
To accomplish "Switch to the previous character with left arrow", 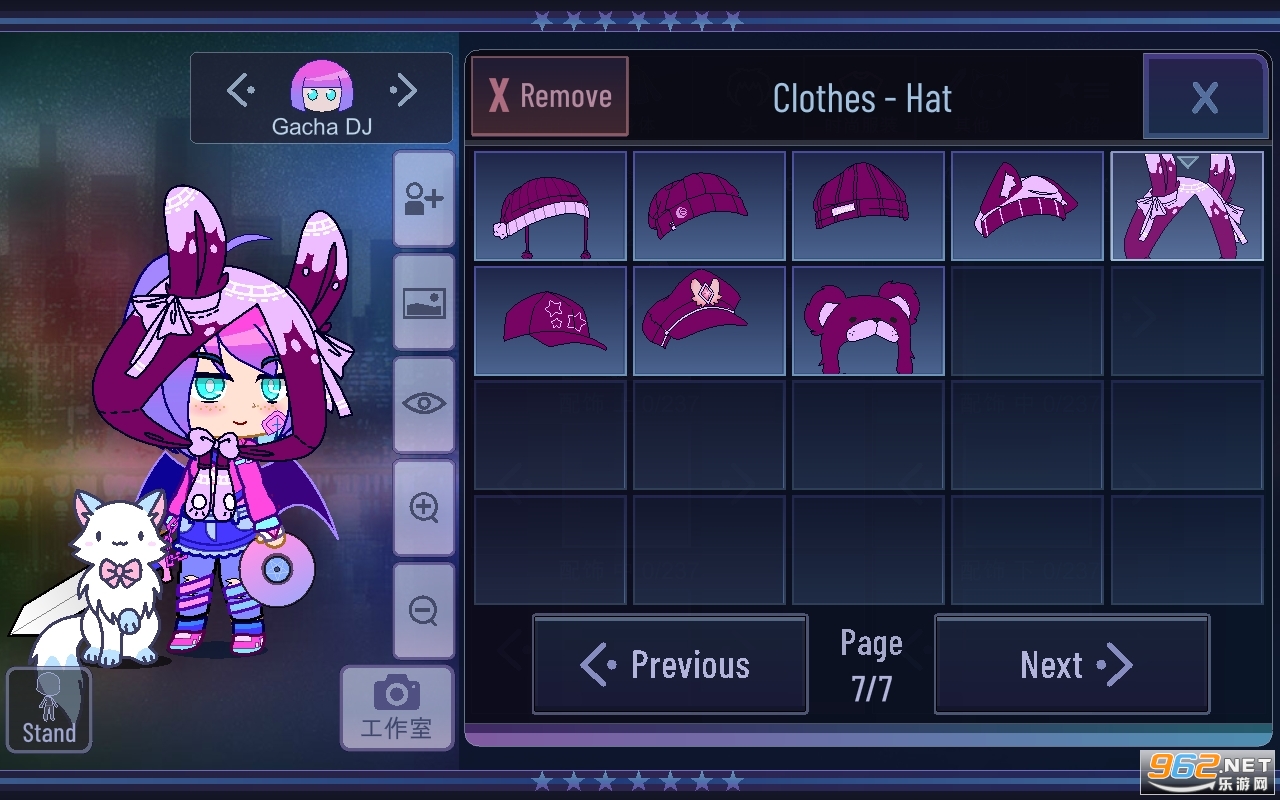I will (240, 92).
